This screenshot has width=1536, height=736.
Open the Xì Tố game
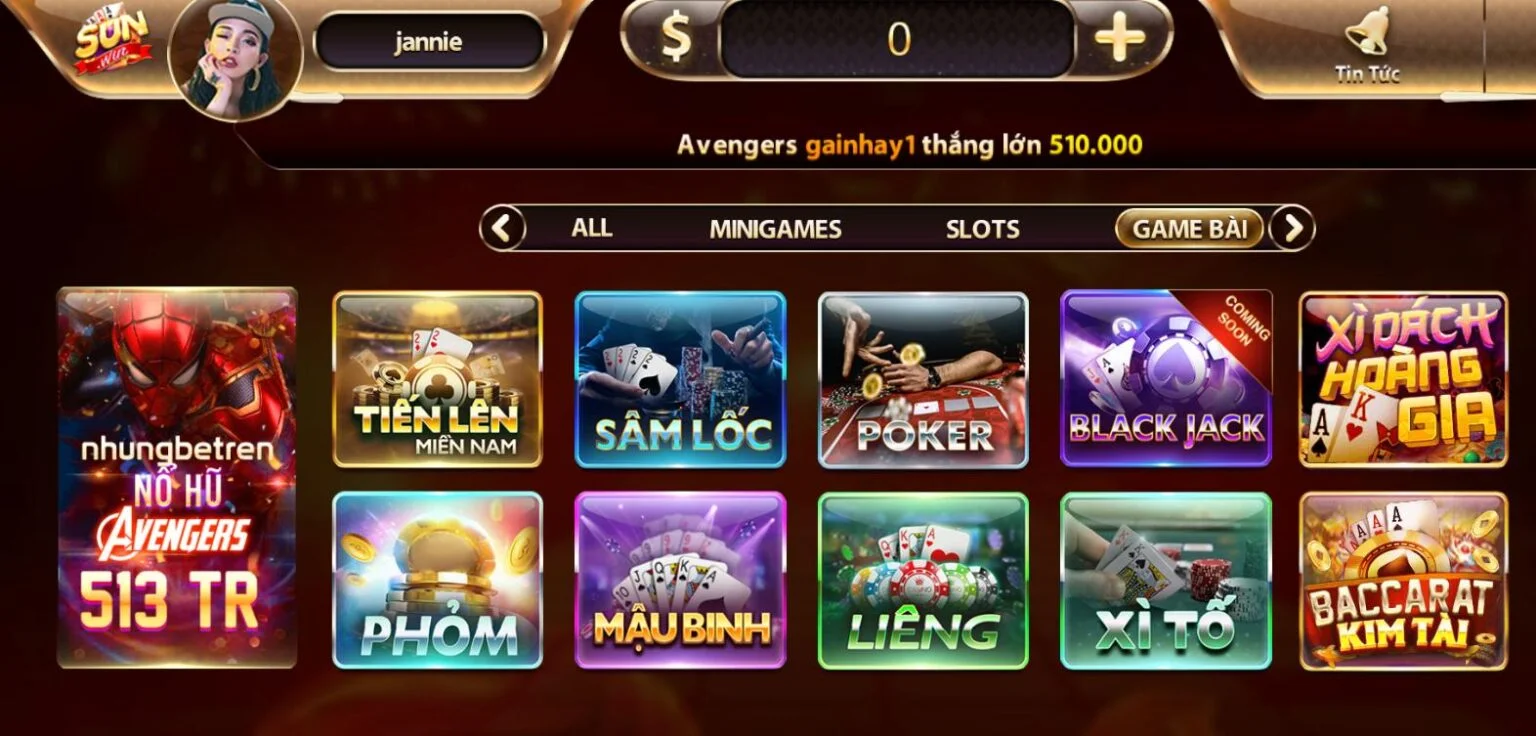[x=1166, y=580]
